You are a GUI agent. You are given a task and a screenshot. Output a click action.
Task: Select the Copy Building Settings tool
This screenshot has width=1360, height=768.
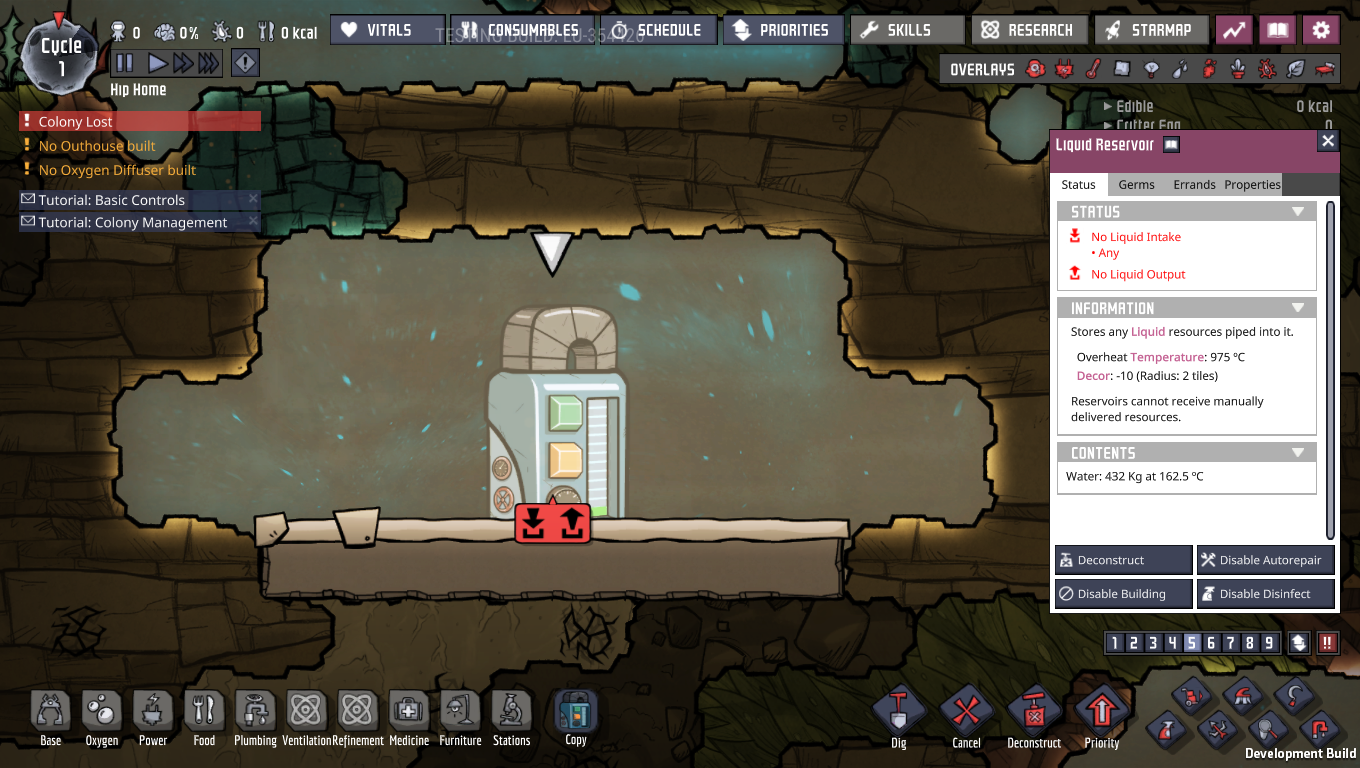(574, 715)
